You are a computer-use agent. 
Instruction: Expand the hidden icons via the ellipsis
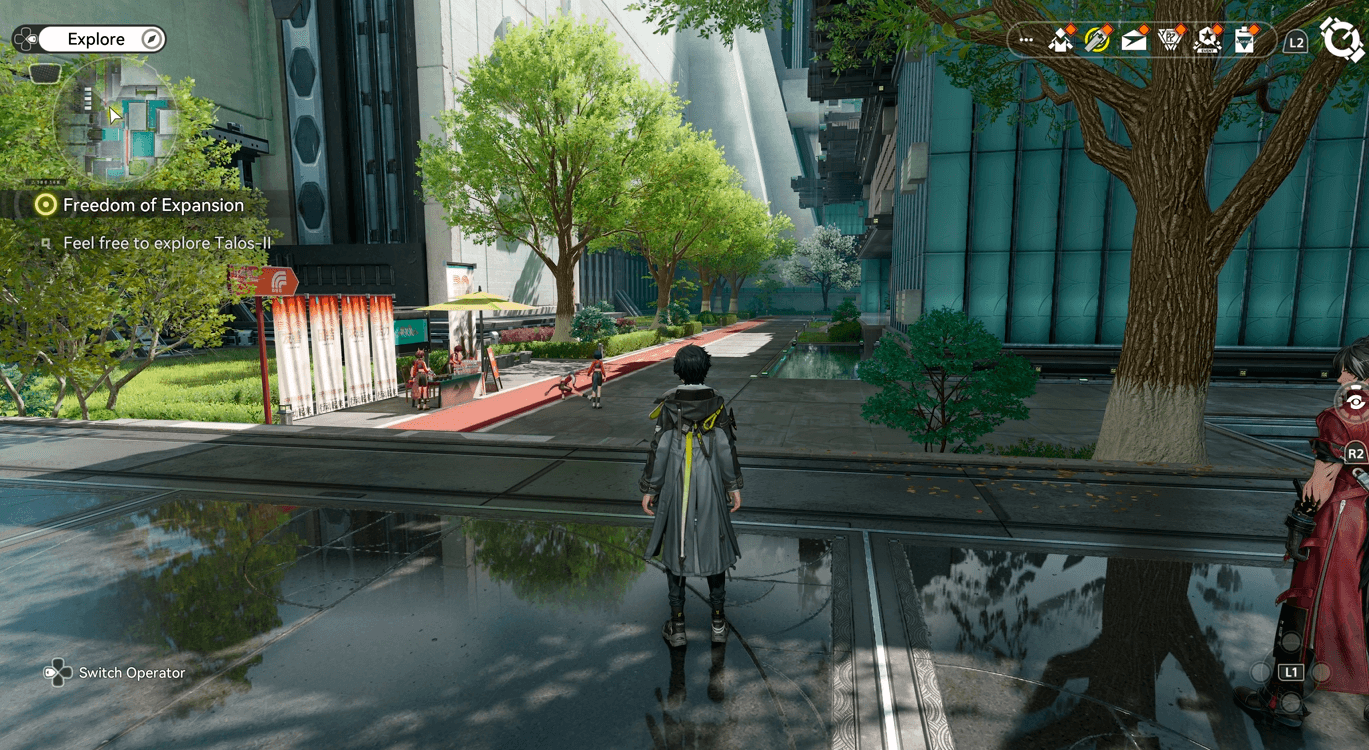point(1025,41)
